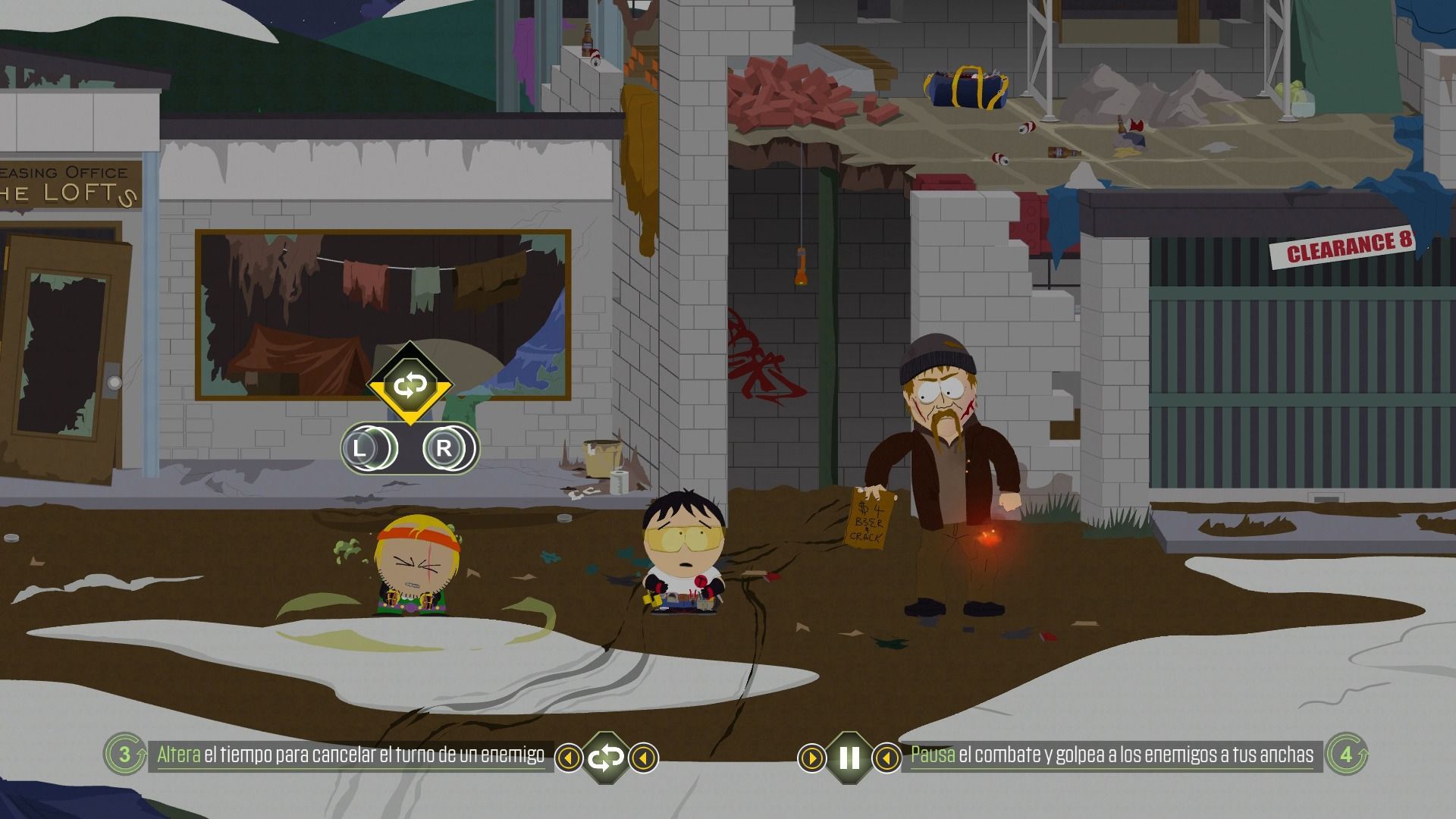Screen dimensions: 1456x819
Task: Click the diamond loop icon above the blond kid
Action: [x=409, y=385]
